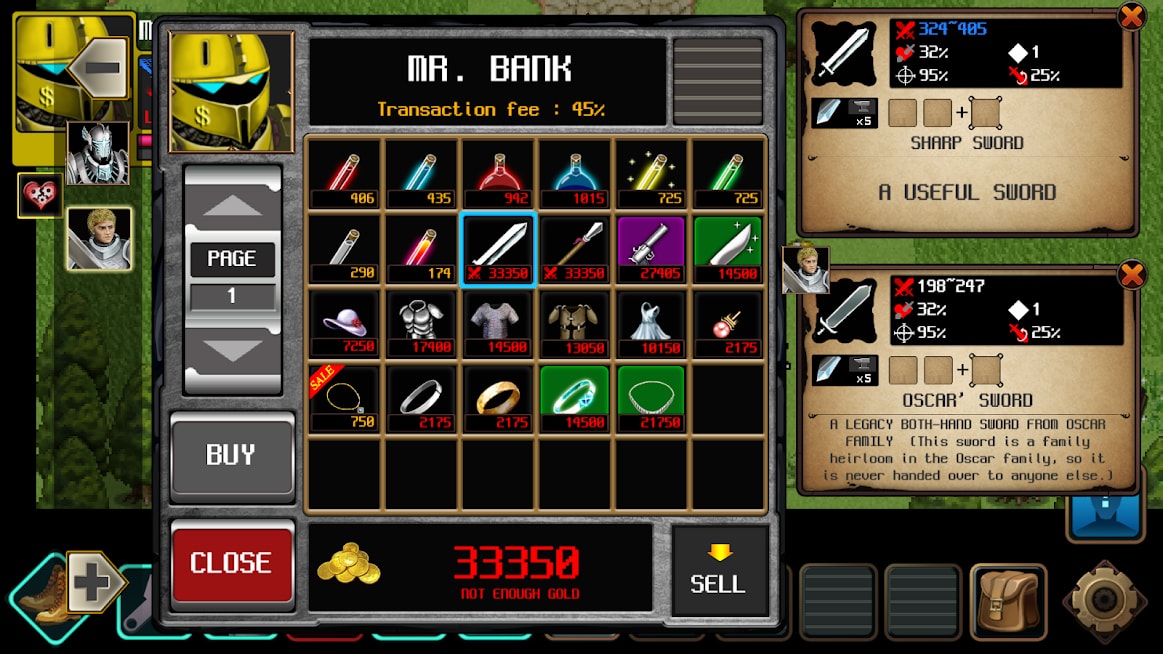Viewport: 1163px width, 654px height.
Task: Choose the blue flask priced 1015
Action: (x=575, y=173)
